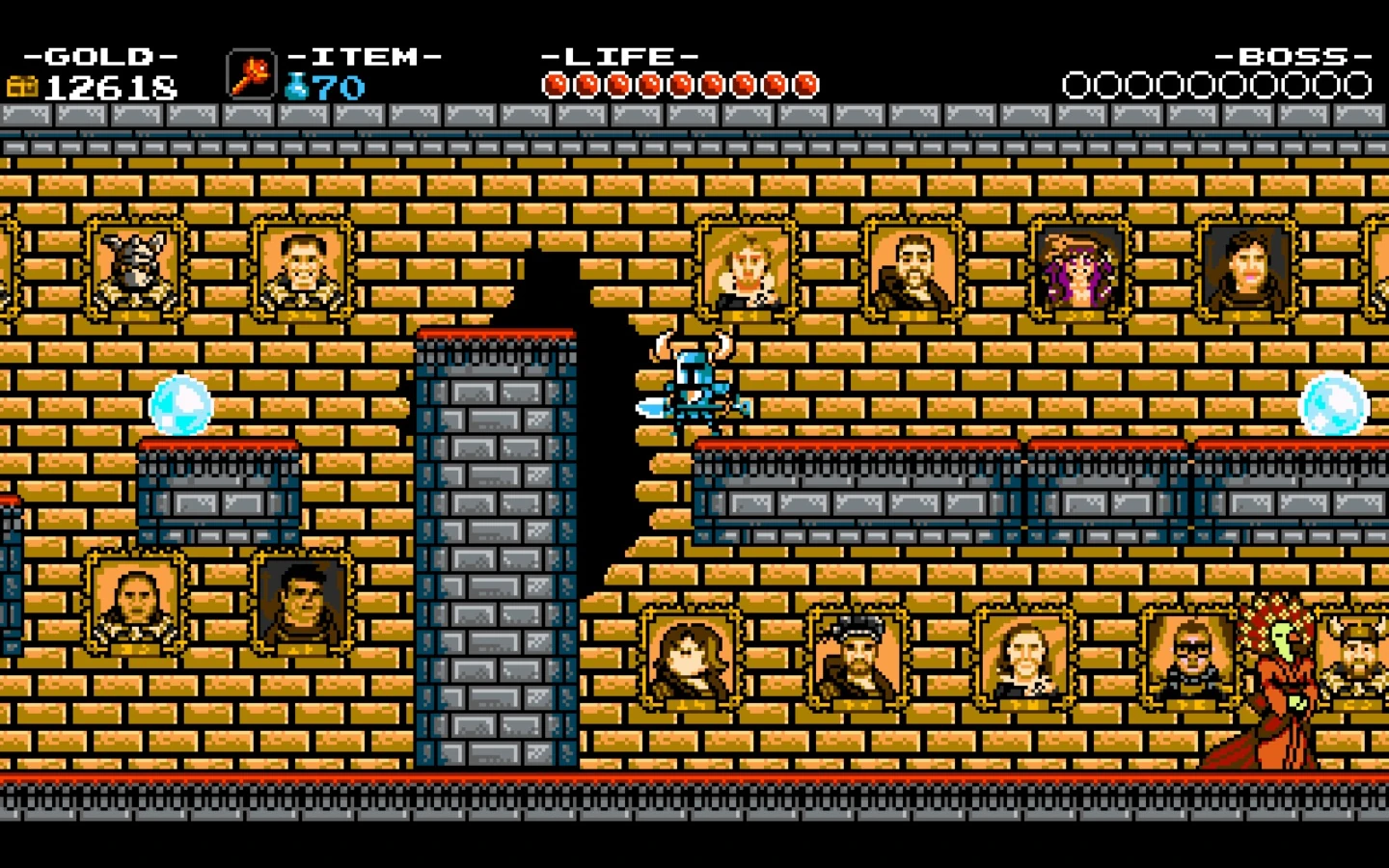Click the last red life bubble
1389x868 pixels.
click(803, 85)
